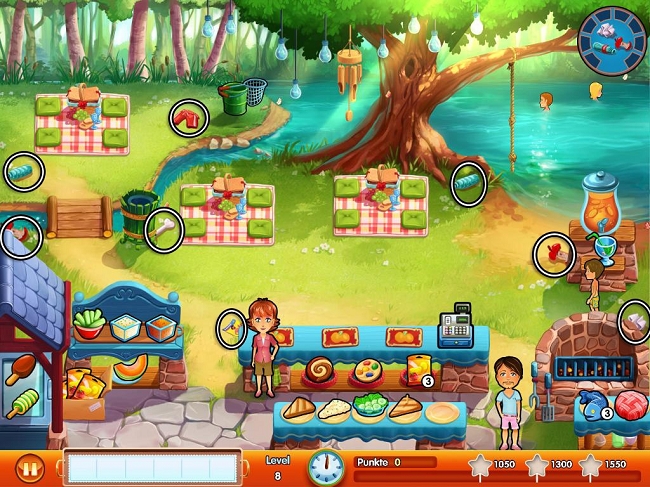Pick up the sandwich from the counter
The width and height of the screenshot is (650, 487).
tap(299, 407)
